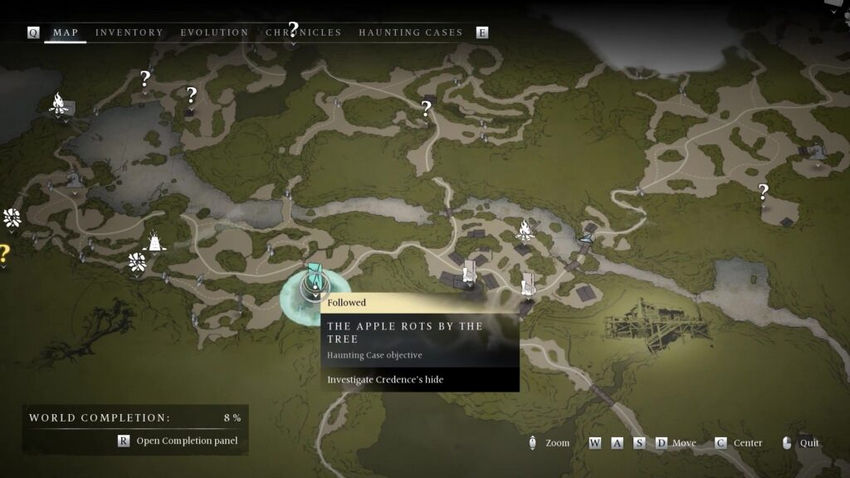This screenshot has height=478, width=850.
Task: Pick the campfire marker in the village
Action: click(525, 231)
